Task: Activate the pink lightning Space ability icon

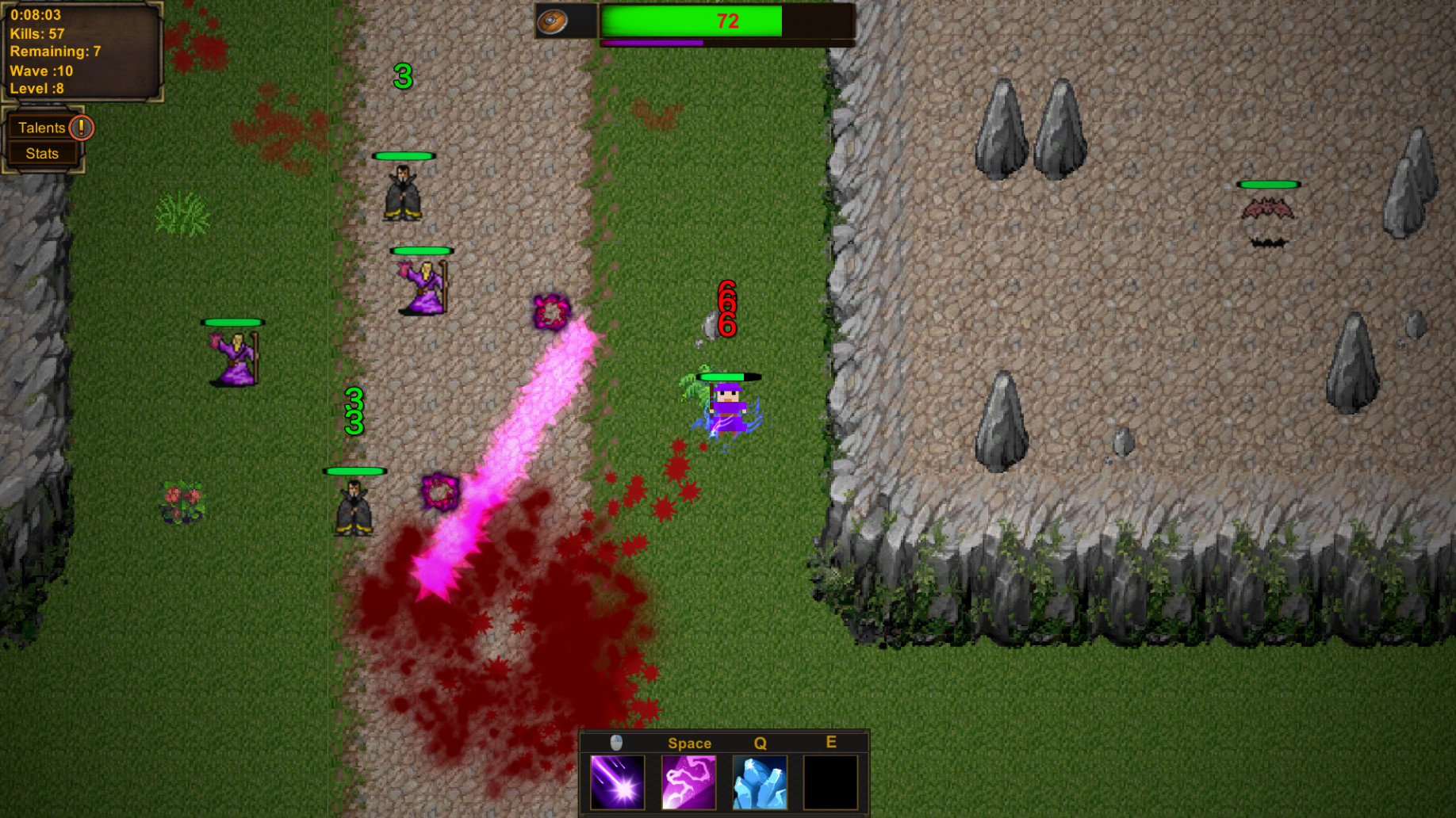Action: point(688,782)
